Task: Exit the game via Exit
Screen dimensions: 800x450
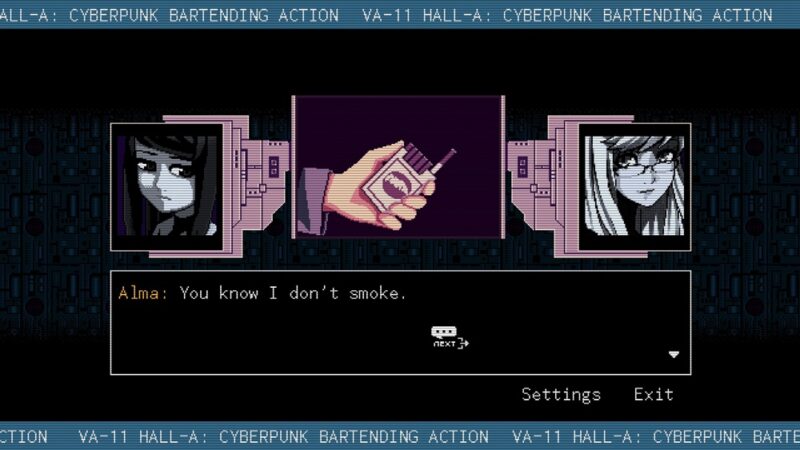Action: (x=653, y=395)
